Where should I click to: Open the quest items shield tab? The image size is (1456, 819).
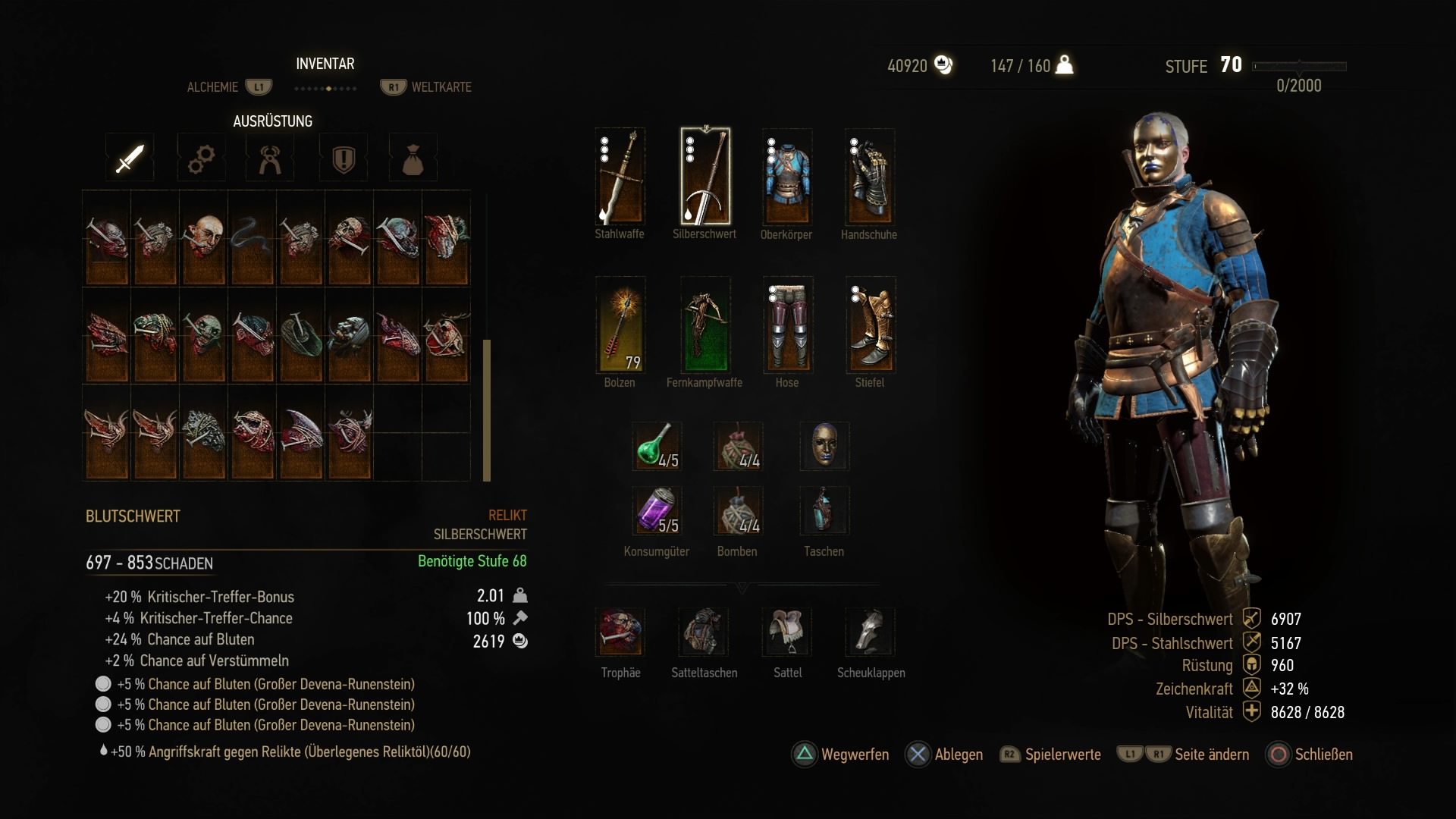344,158
